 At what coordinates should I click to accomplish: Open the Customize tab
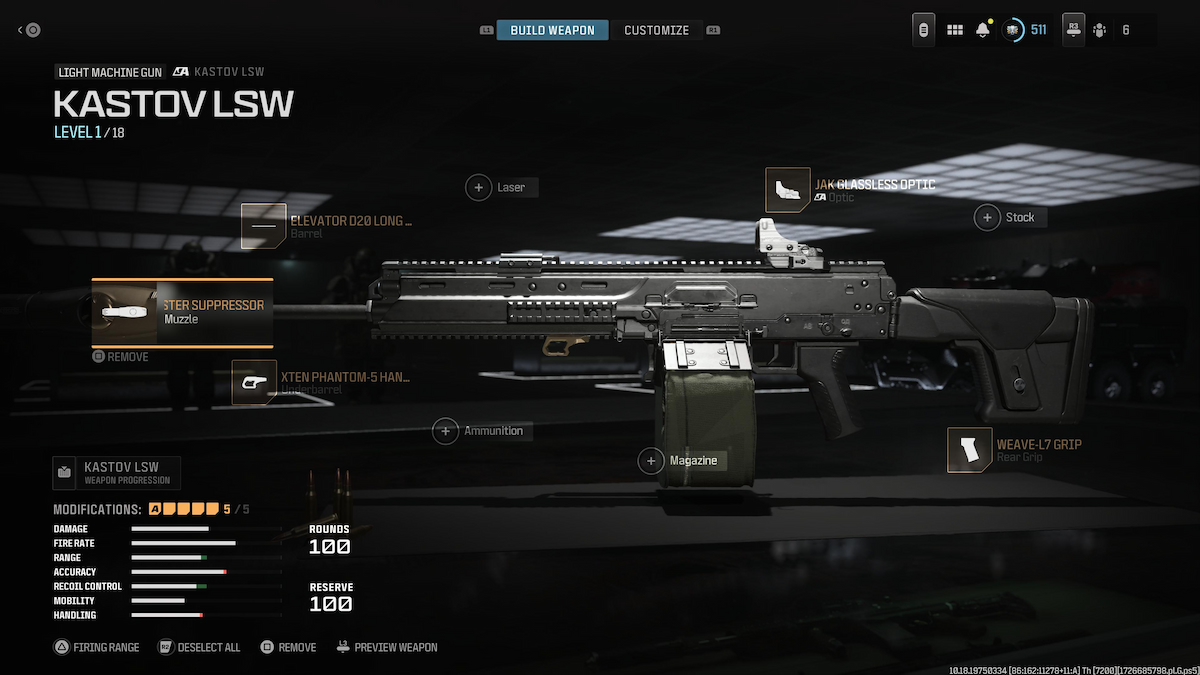click(x=656, y=30)
